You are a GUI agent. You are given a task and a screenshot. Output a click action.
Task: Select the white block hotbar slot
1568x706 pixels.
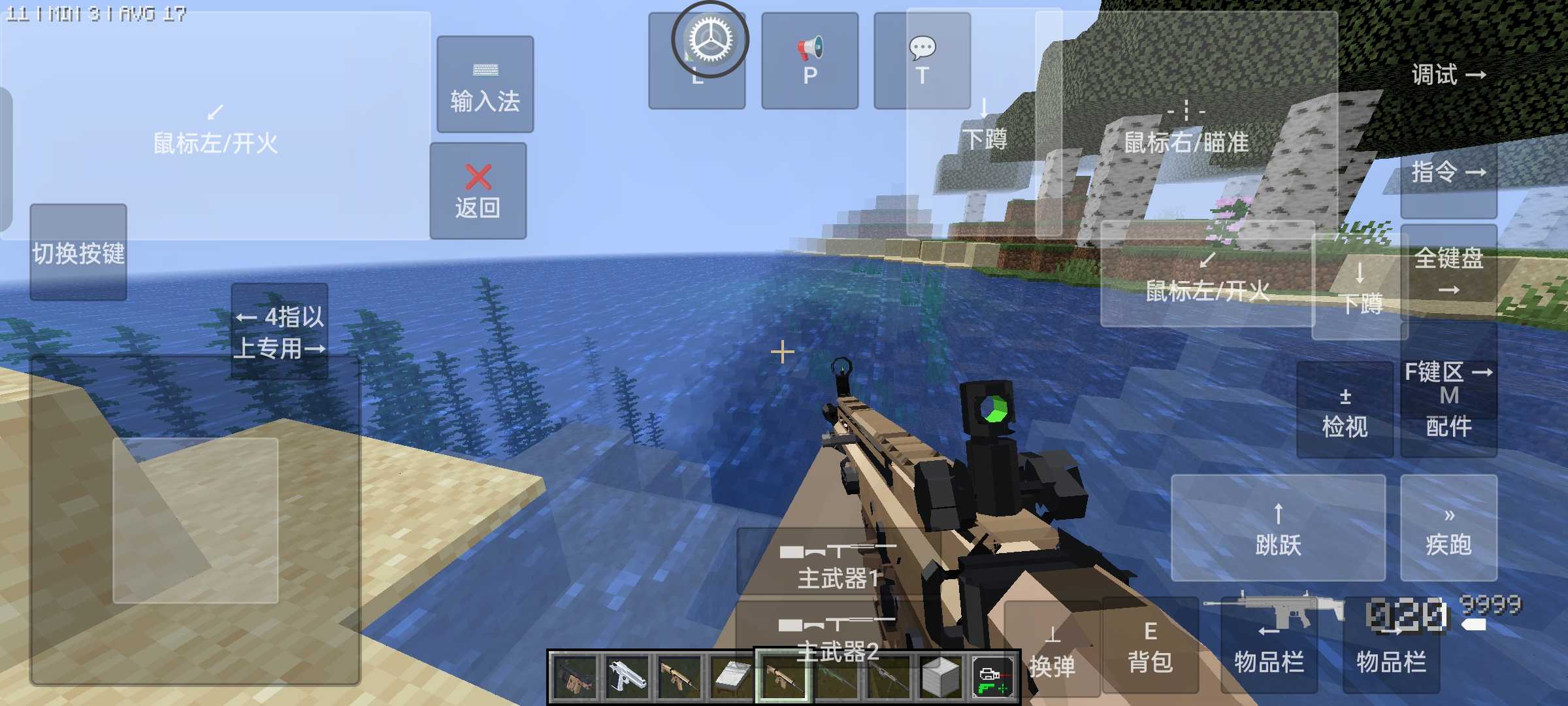pos(941,677)
